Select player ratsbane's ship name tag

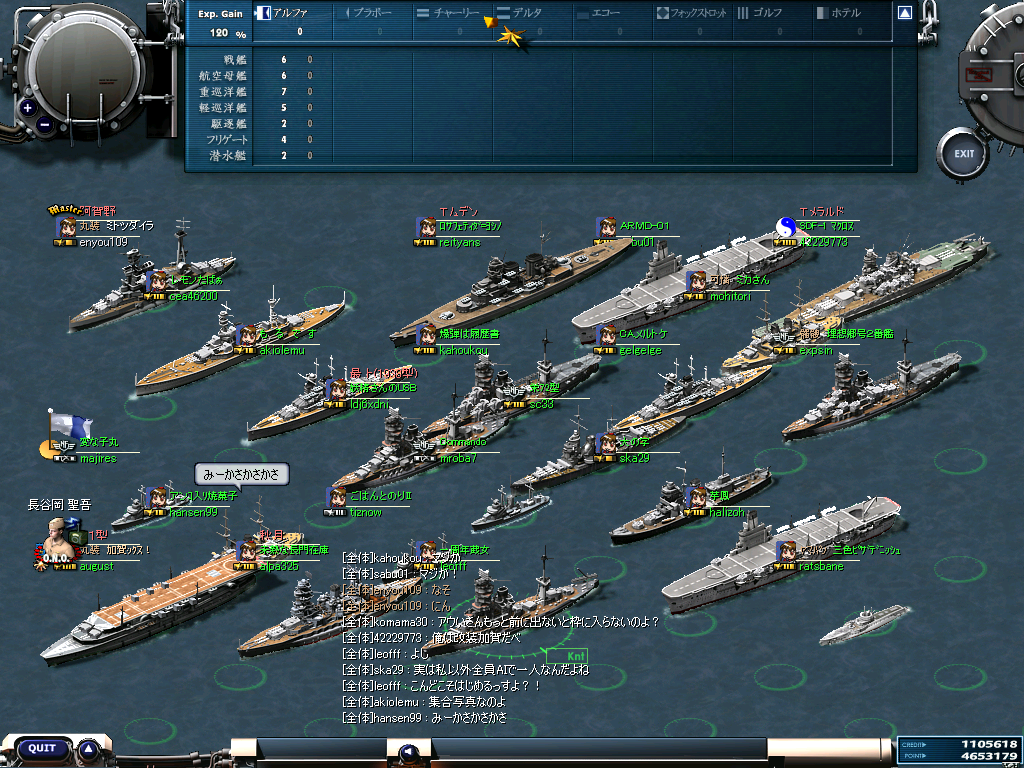click(822, 566)
